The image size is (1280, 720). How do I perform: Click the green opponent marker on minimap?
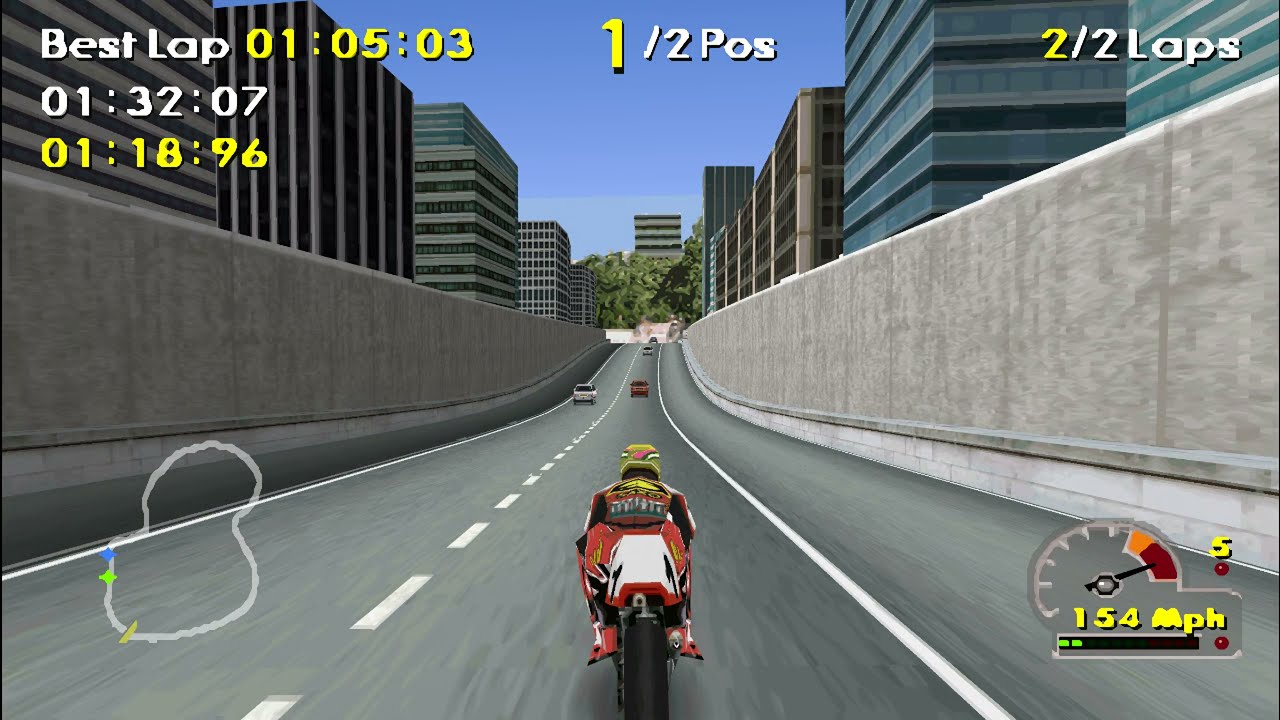point(107,576)
